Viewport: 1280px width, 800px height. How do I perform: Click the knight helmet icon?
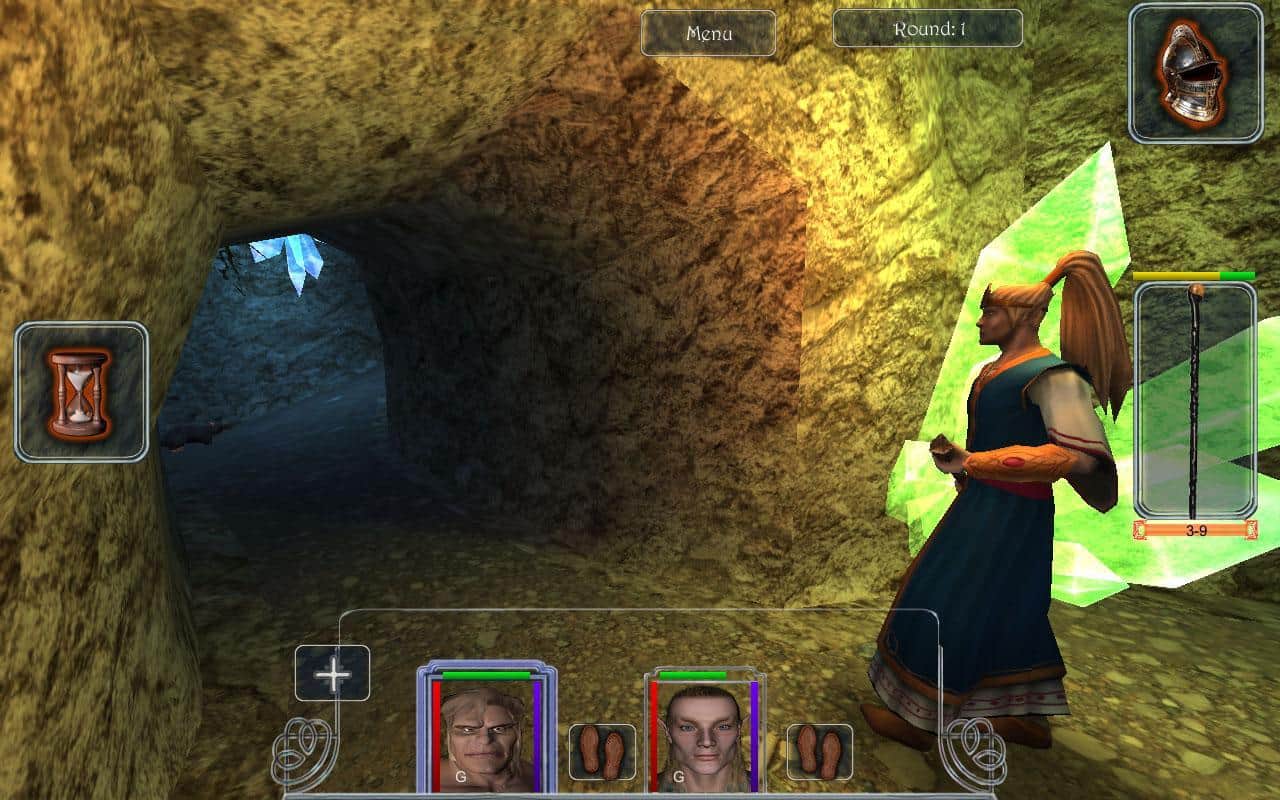[x=1181, y=73]
